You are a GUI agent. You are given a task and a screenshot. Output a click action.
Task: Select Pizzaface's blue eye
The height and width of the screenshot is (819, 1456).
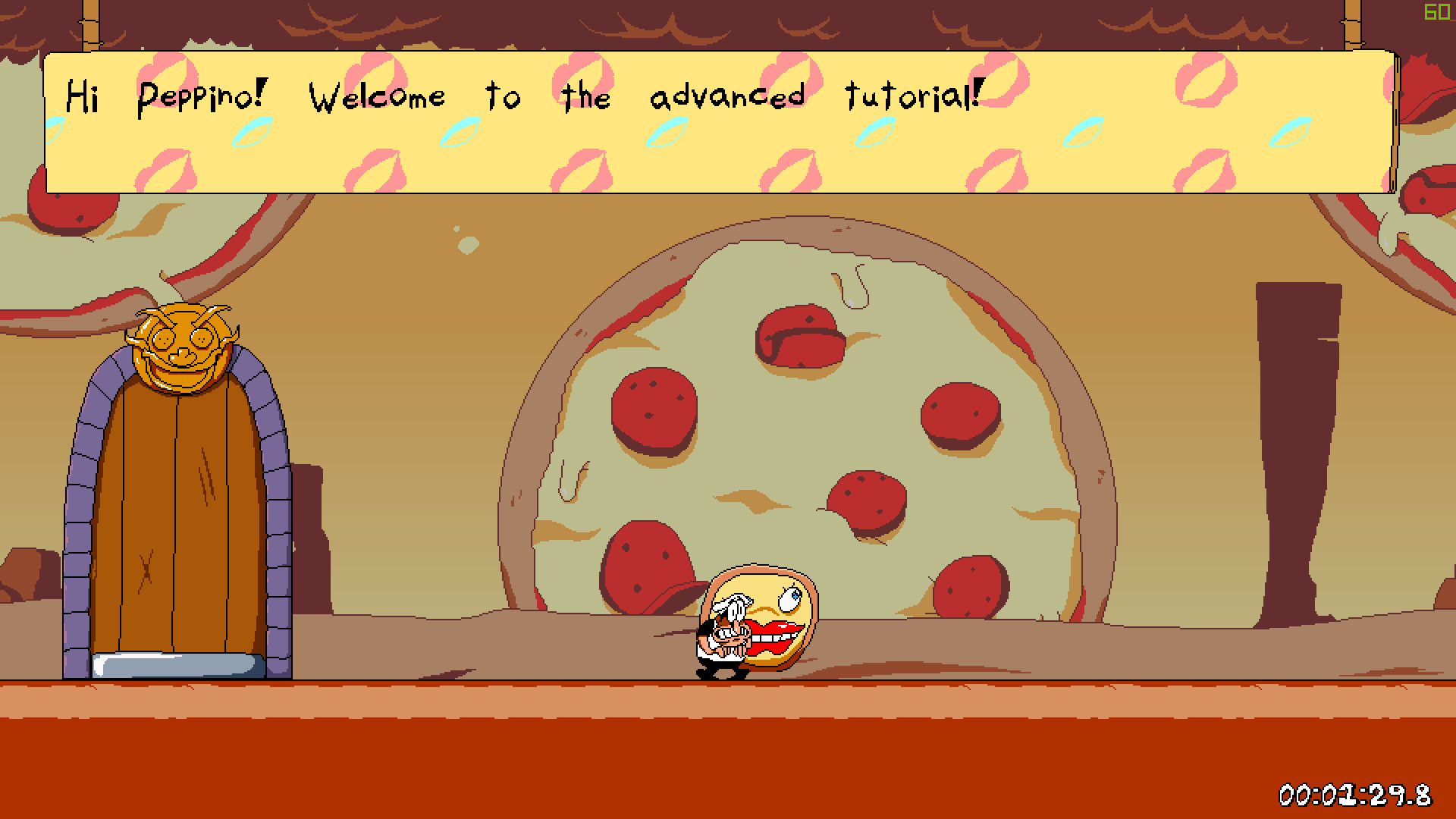click(x=789, y=600)
